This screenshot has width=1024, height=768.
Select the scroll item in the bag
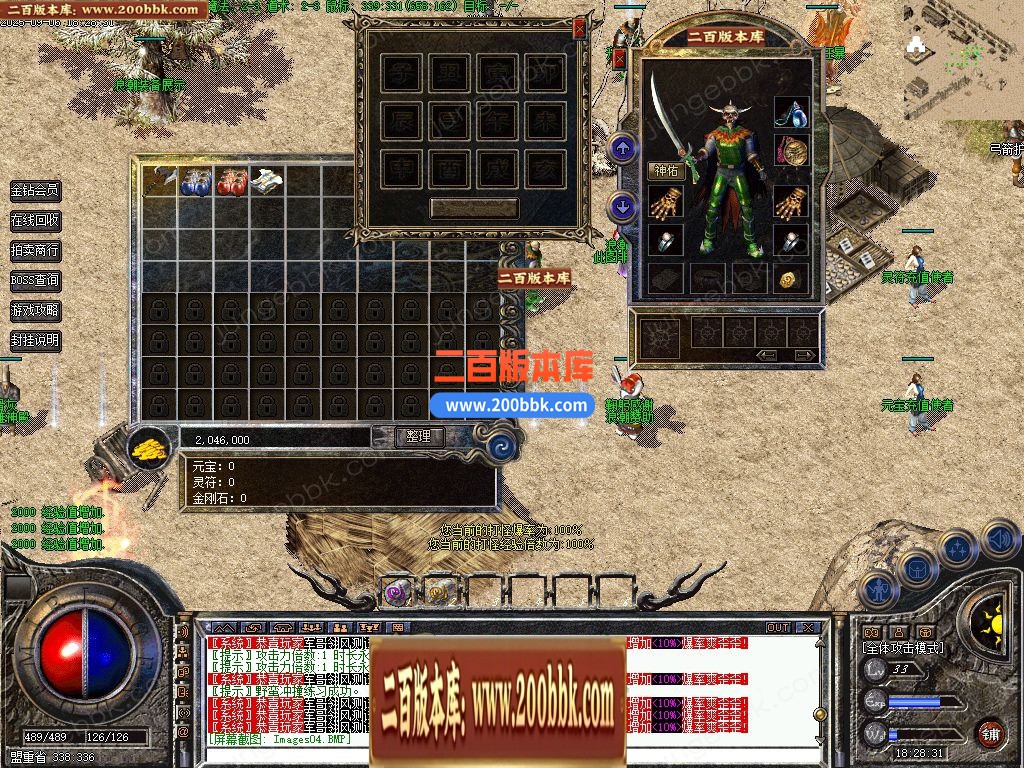click(267, 181)
